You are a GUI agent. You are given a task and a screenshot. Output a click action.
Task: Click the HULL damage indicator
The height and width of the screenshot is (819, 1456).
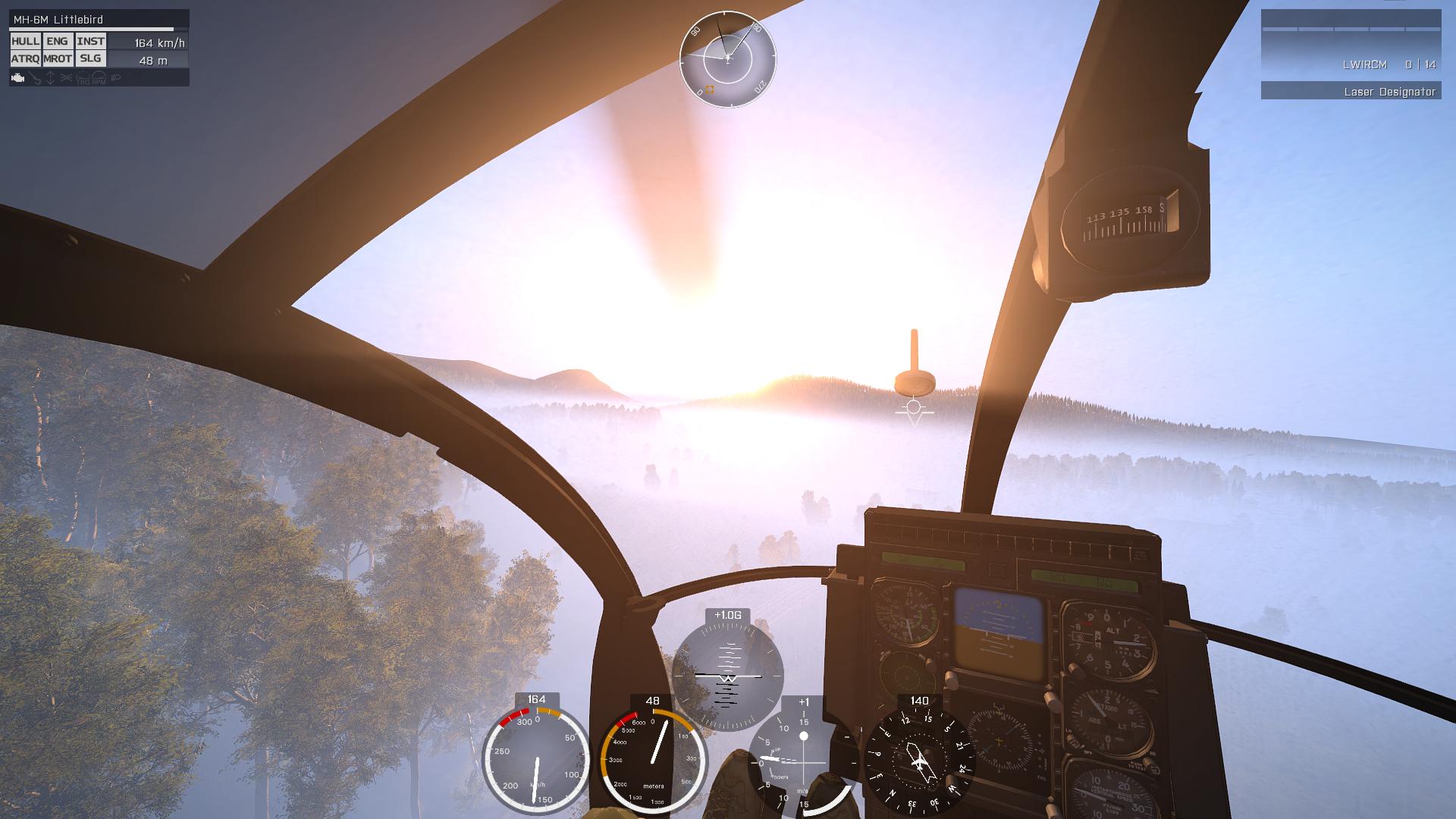coord(25,42)
